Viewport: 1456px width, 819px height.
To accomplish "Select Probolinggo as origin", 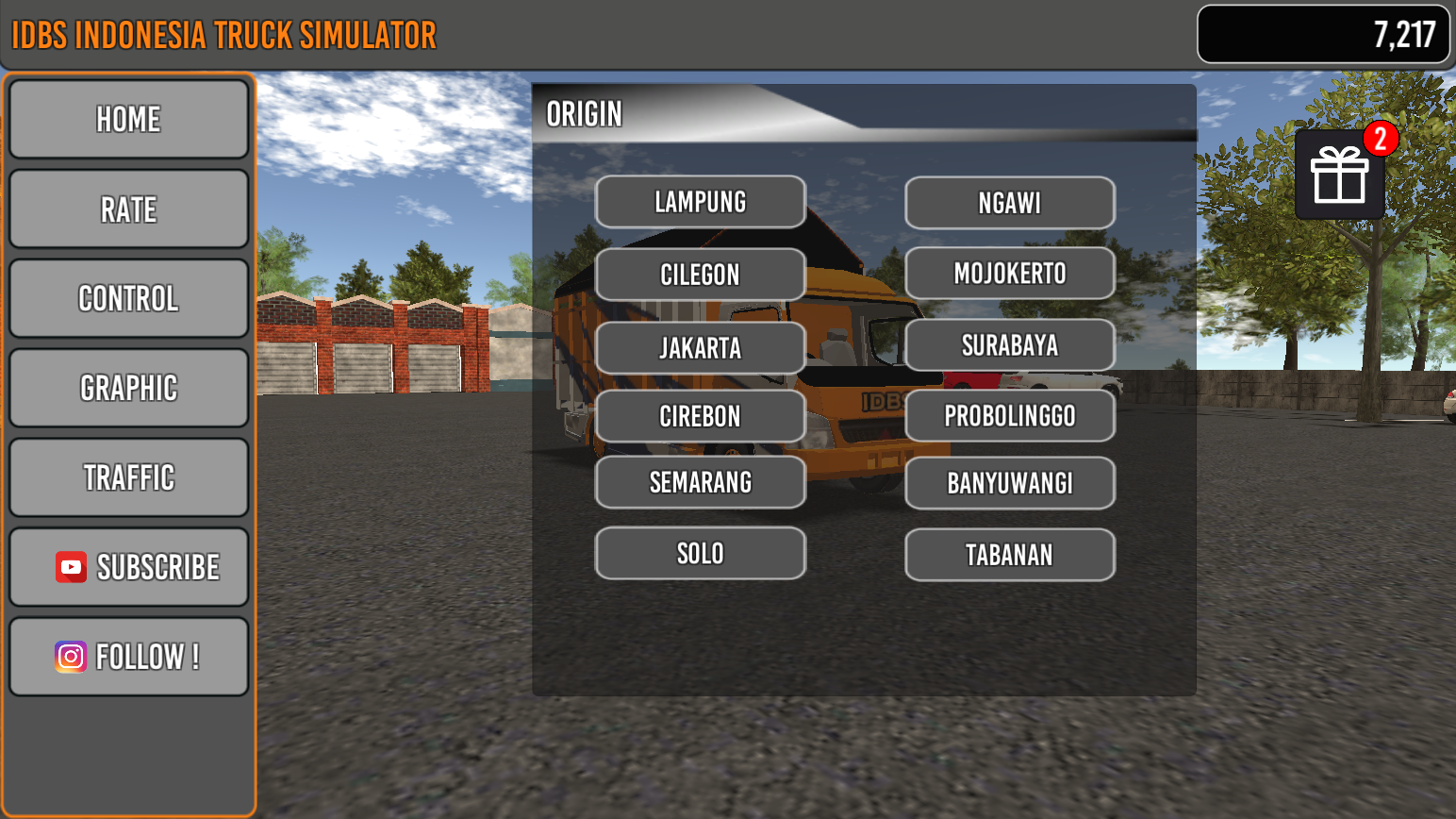I will (1009, 415).
